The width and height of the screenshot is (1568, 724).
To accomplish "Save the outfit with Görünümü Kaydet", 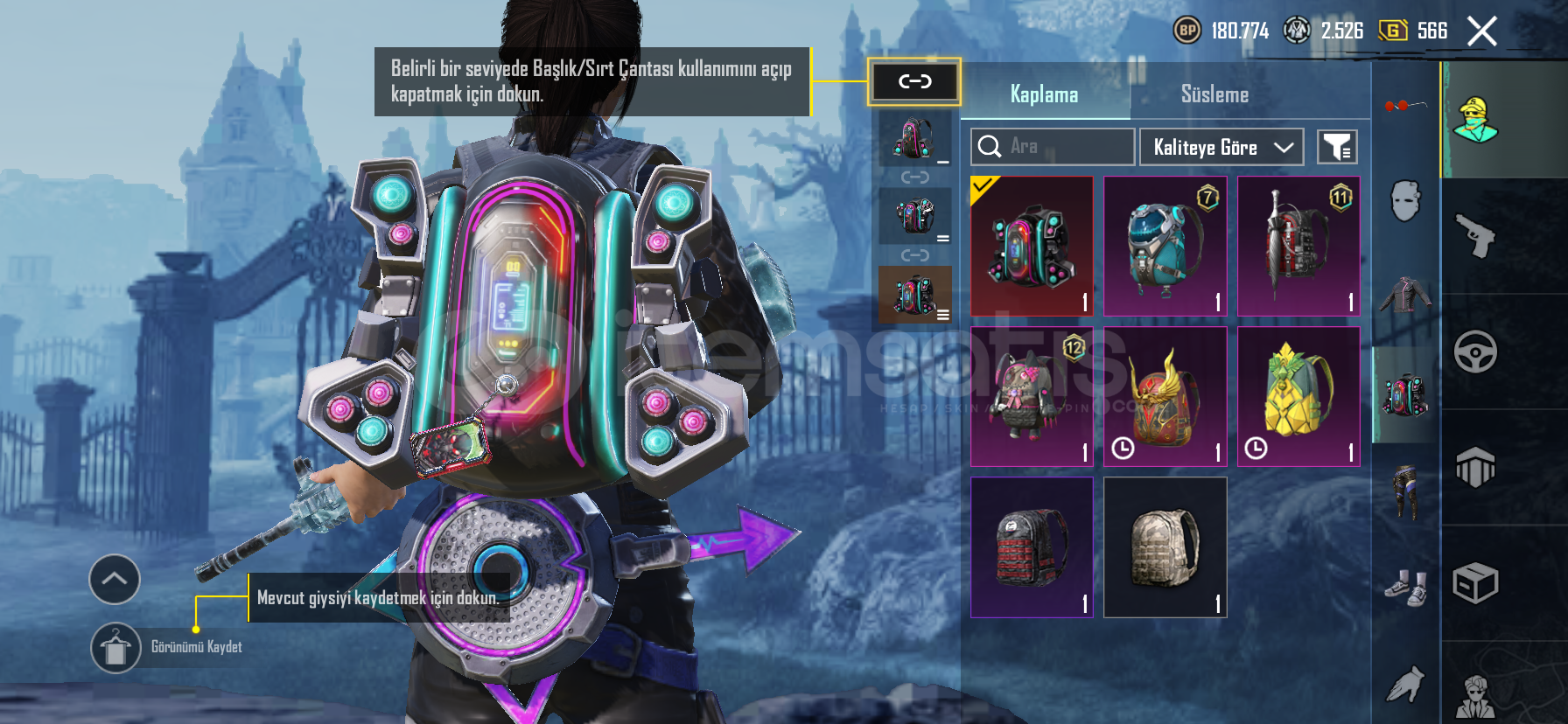I will 116,648.
